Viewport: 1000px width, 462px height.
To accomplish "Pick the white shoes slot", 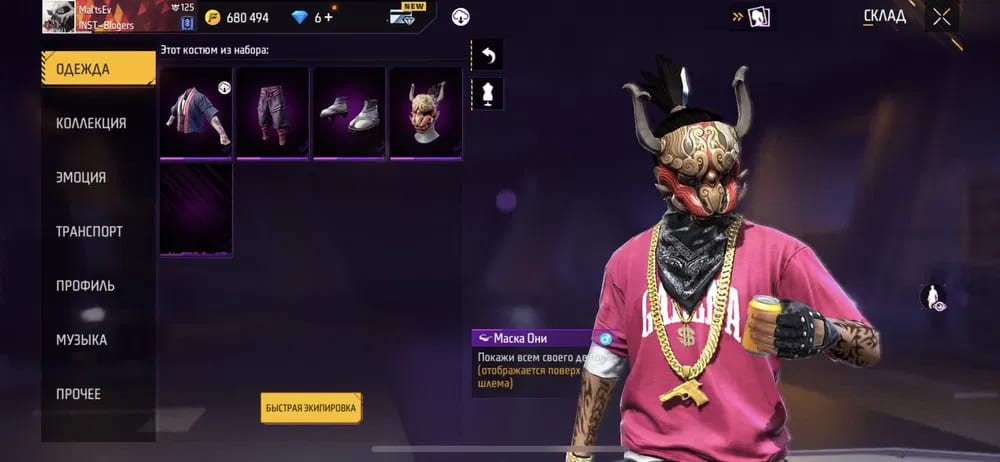I will (x=349, y=111).
